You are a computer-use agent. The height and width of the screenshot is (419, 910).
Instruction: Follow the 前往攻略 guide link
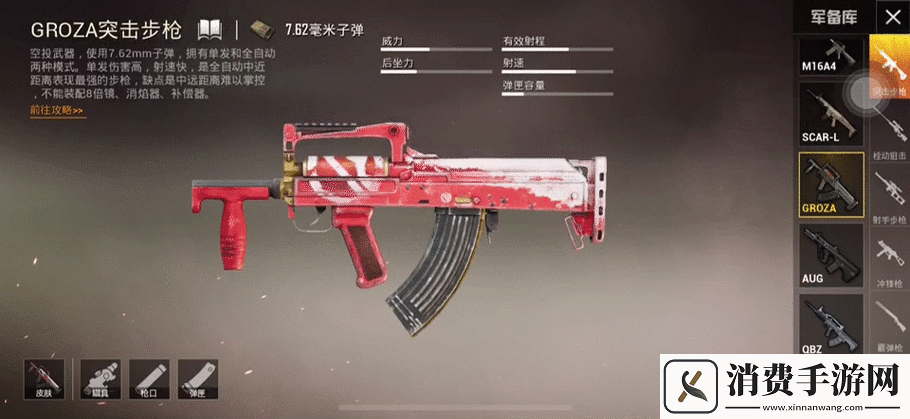coord(57,110)
